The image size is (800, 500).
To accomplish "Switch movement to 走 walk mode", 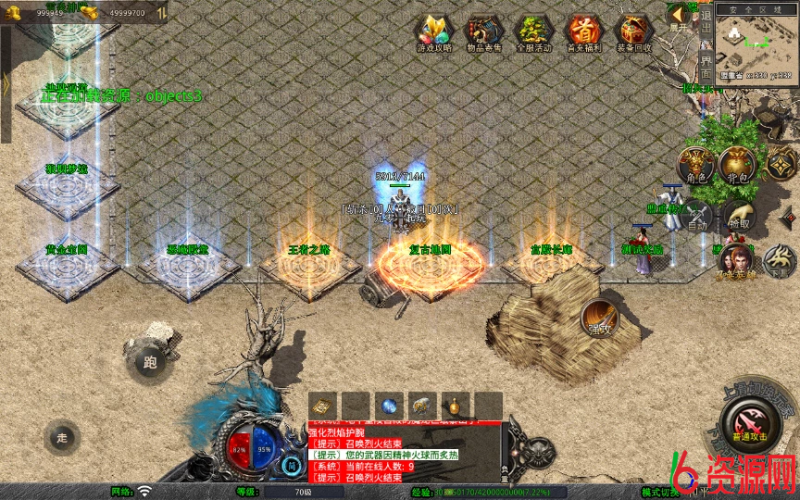I will pos(62,437).
